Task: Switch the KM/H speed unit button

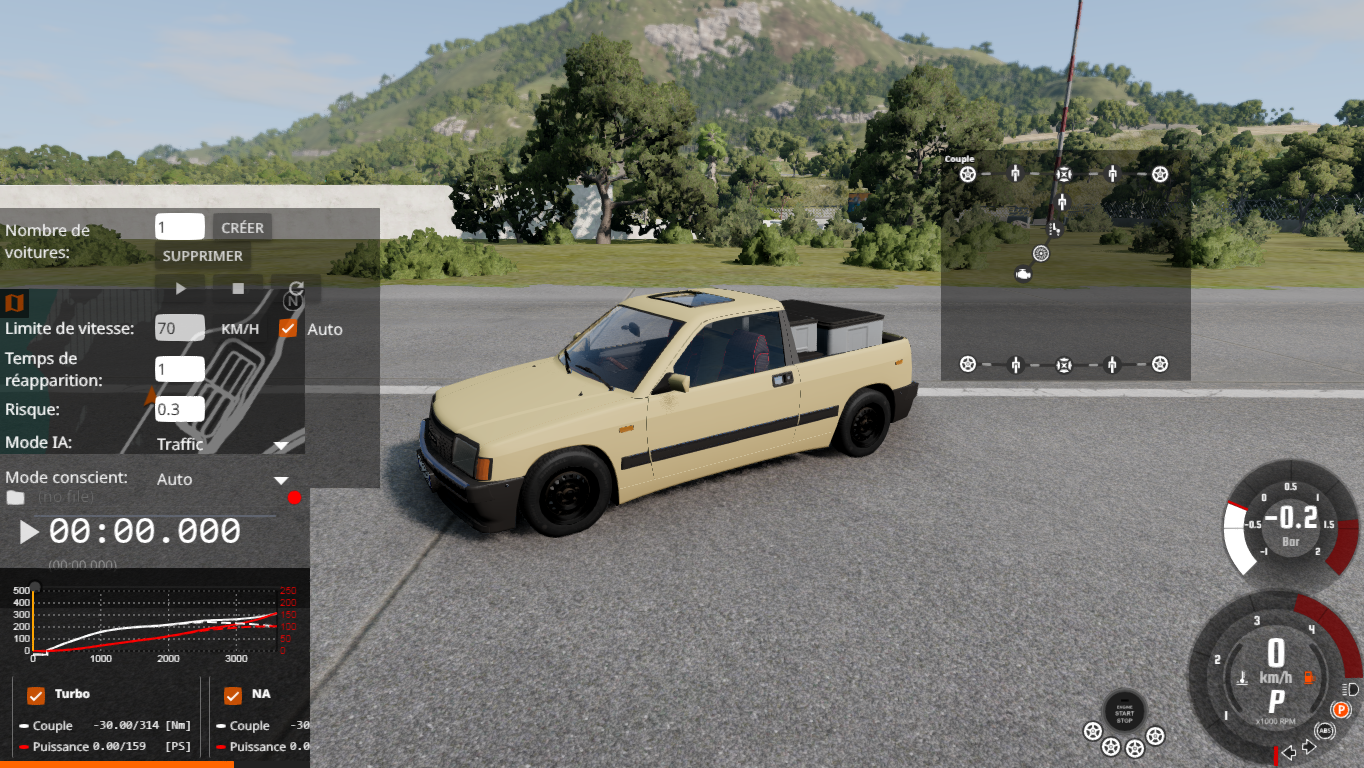Action: pyautogui.click(x=240, y=328)
